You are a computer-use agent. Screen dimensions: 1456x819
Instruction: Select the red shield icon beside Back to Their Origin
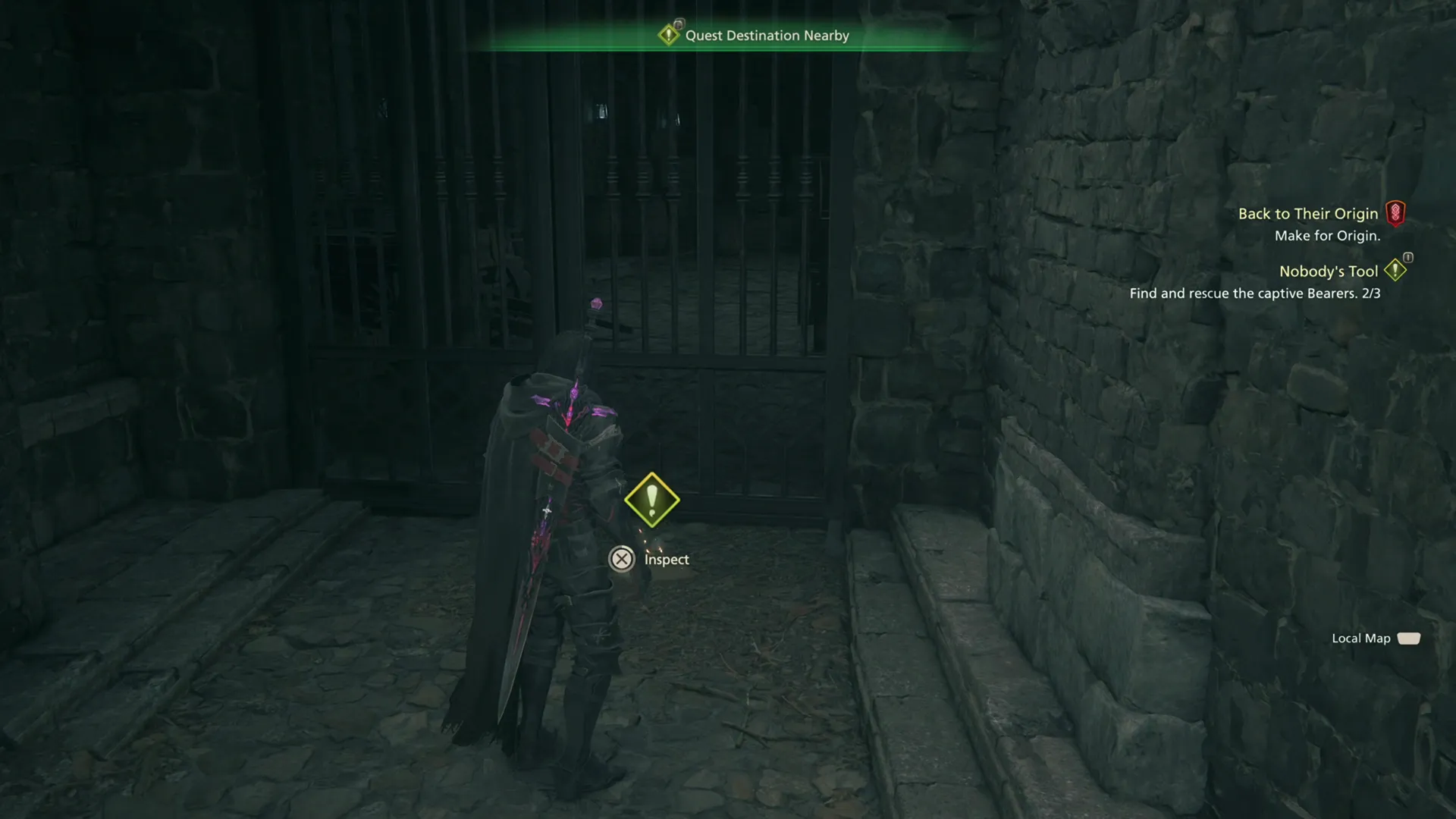click(x=1398, y=214)
